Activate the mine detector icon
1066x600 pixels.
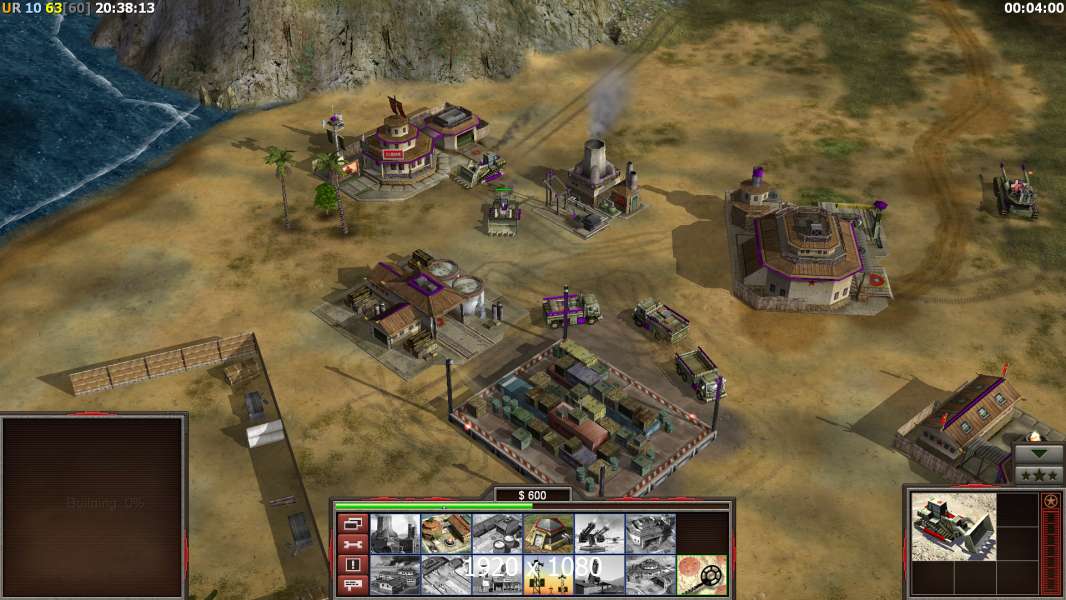tap(701, 575)
